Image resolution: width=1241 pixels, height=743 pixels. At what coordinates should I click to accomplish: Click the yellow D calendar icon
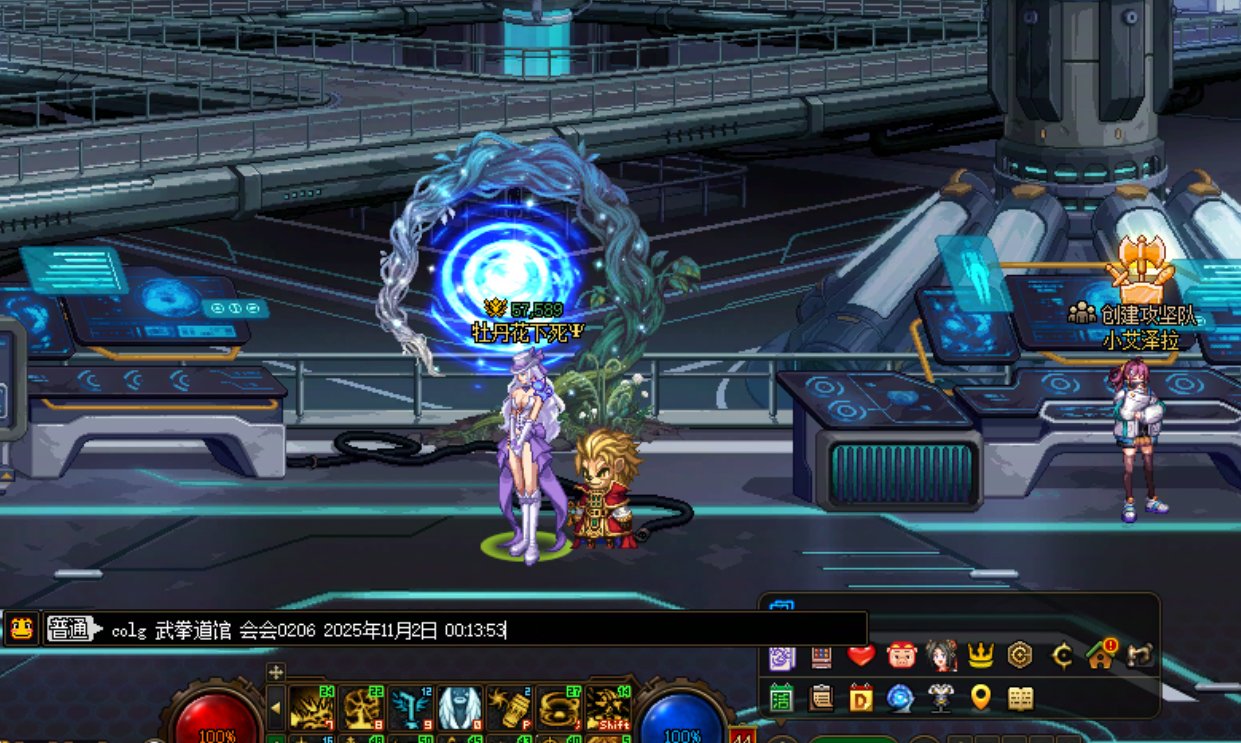click(x=861, y=698)
